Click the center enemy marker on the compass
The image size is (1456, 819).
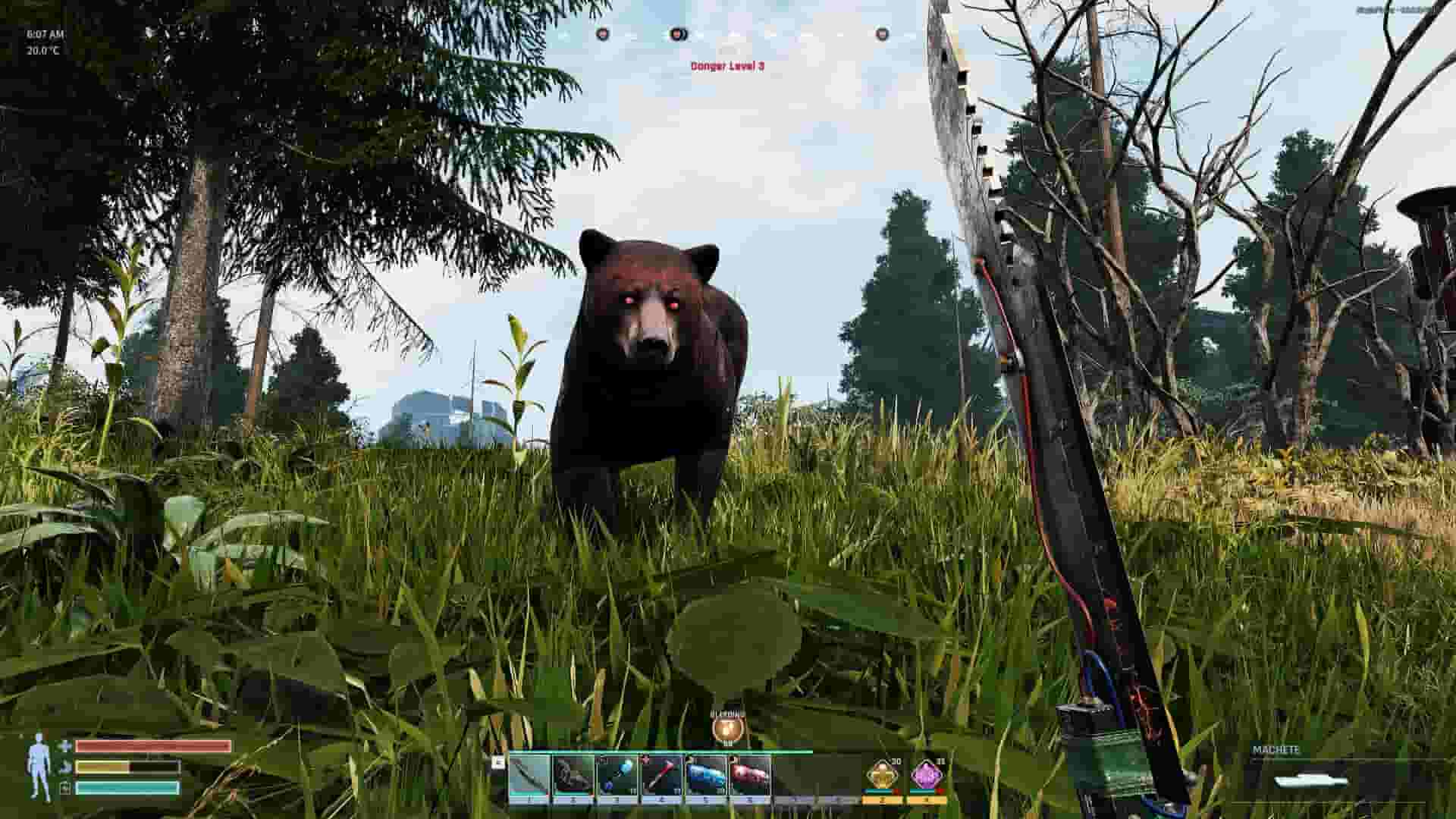tap(676, 35)
